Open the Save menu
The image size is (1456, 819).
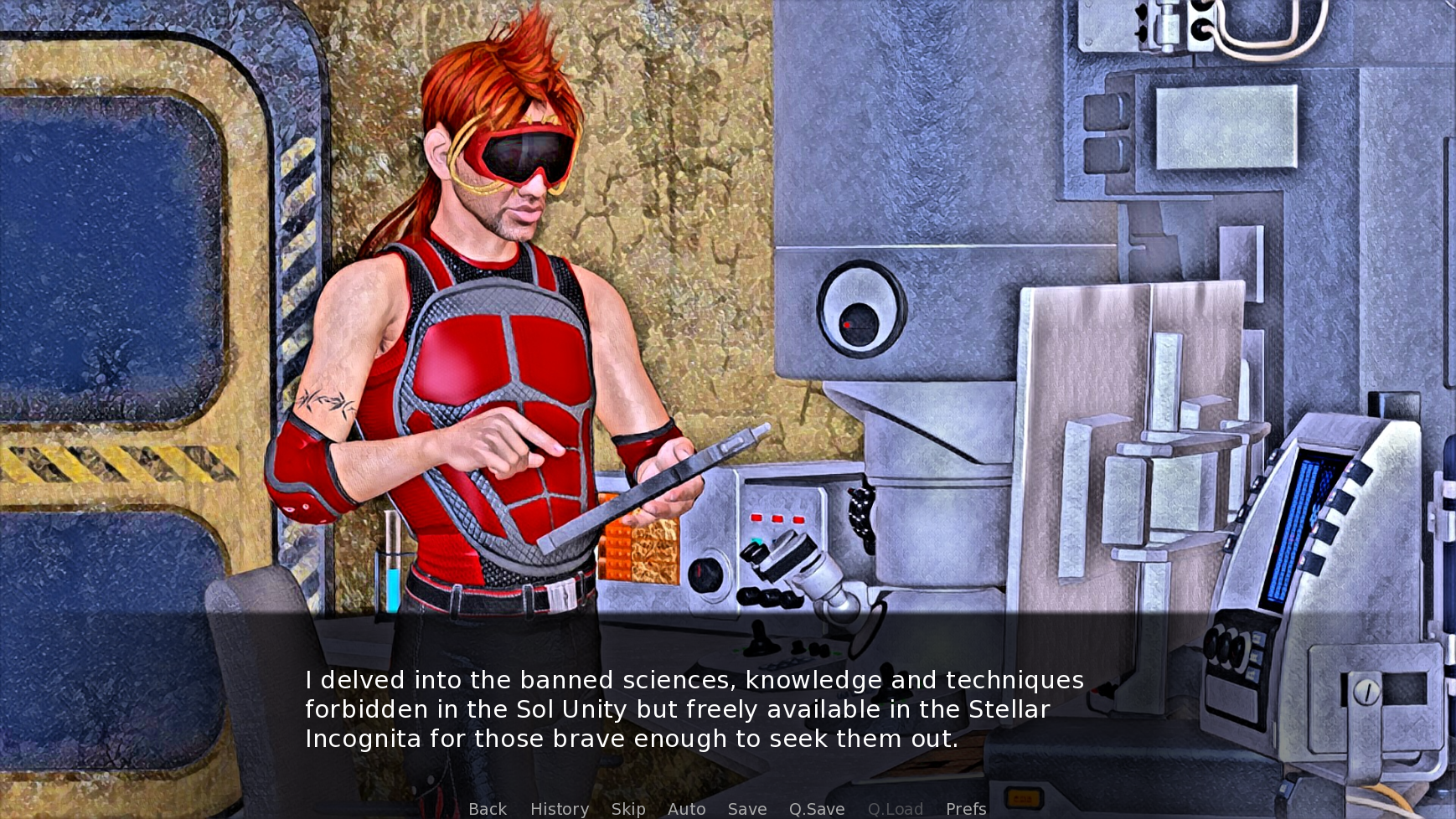[747, 809]
